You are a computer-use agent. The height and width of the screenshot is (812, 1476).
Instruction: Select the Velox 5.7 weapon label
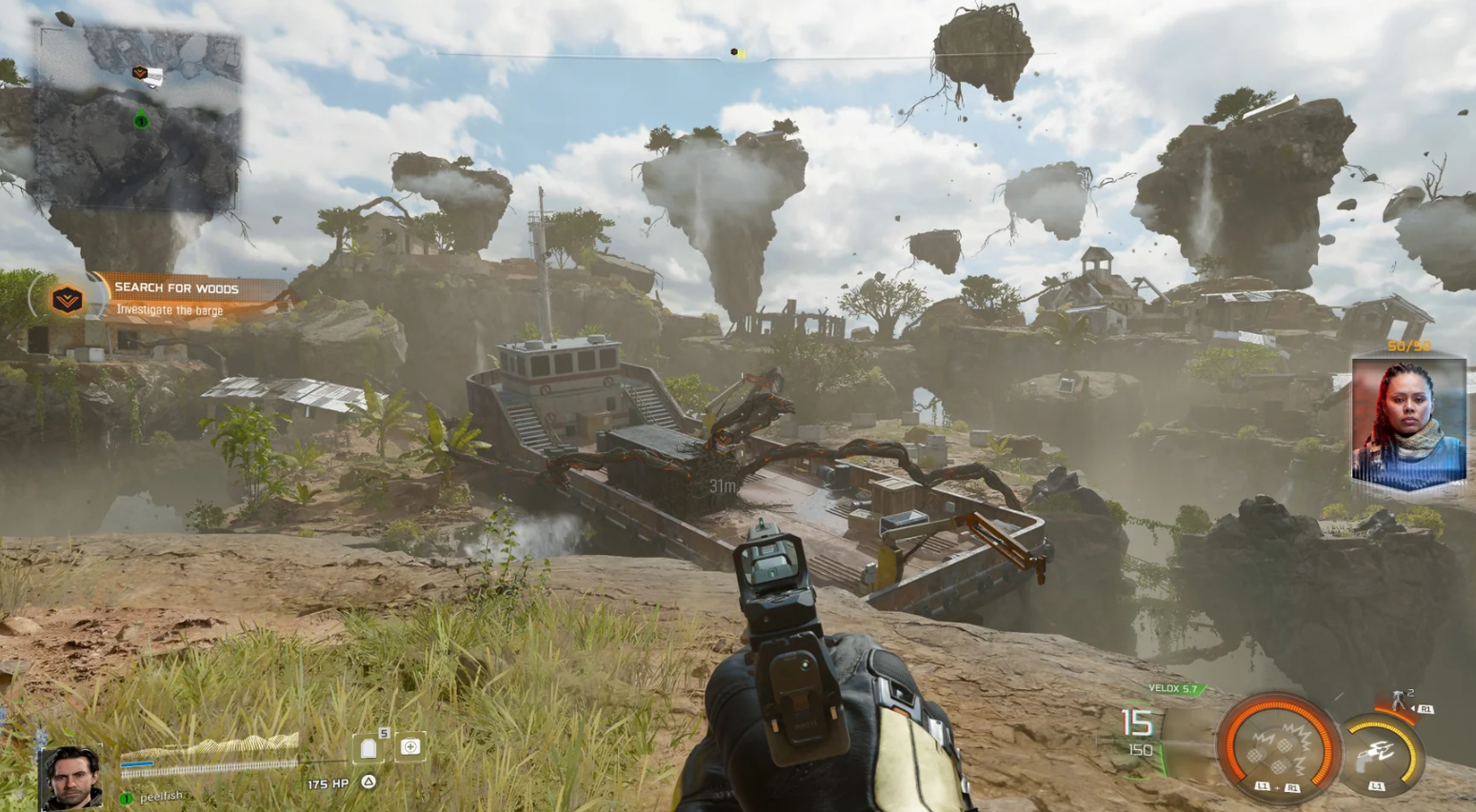pyautogui.click(x=1172, y=688)
